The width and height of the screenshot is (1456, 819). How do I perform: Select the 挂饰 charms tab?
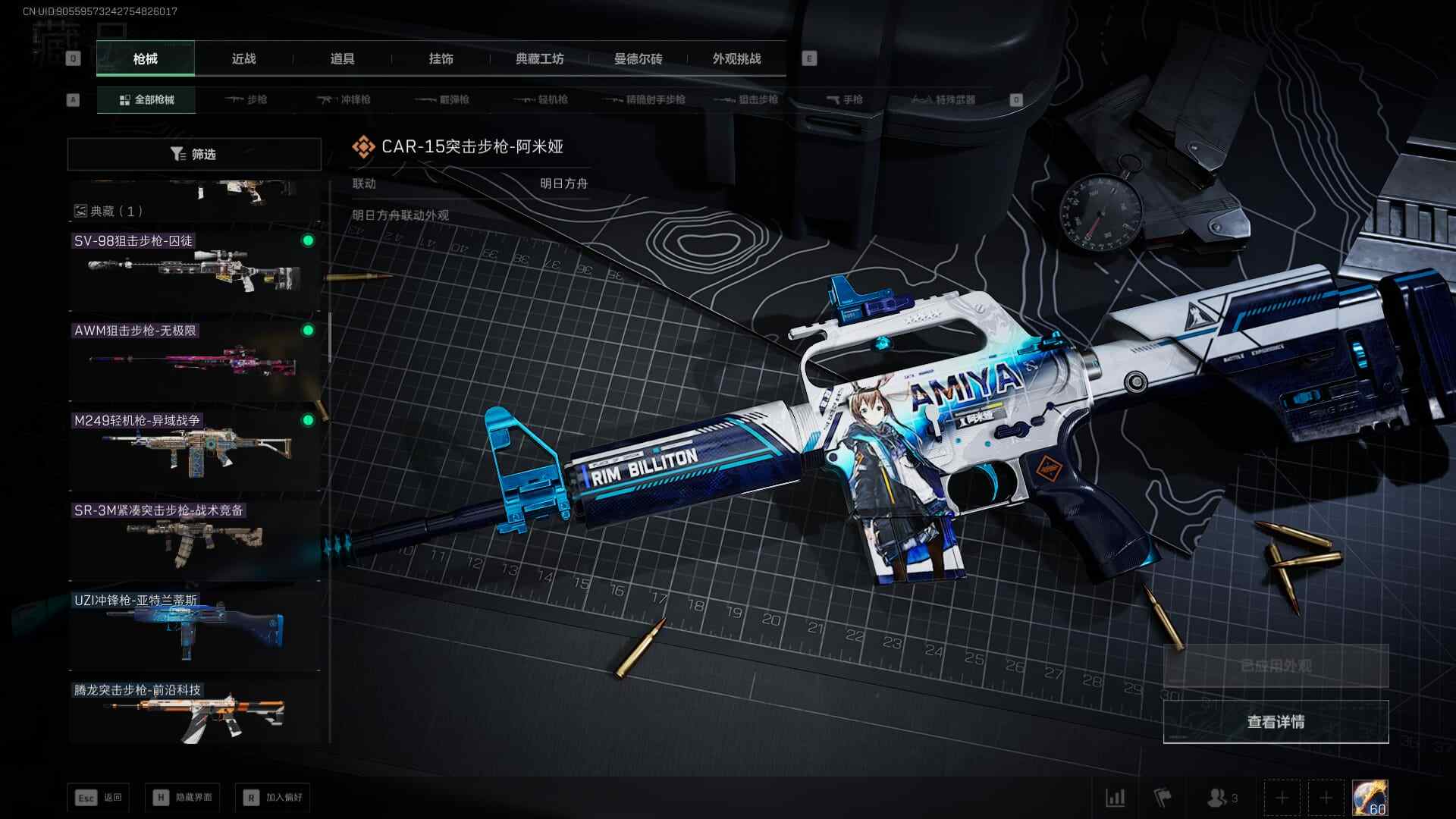441,58
